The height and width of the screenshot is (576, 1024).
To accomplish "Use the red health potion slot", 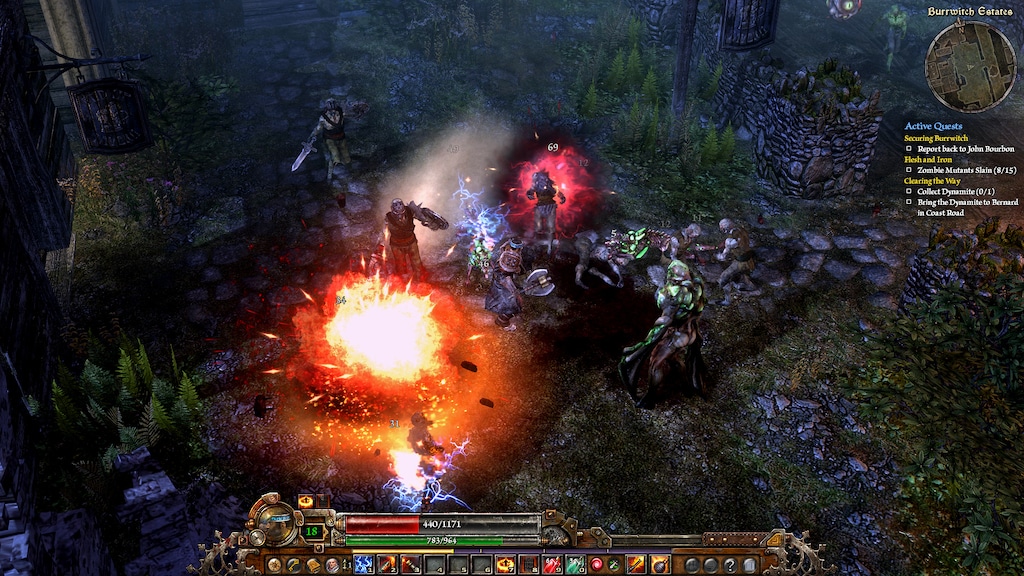I will pos(552,565).
